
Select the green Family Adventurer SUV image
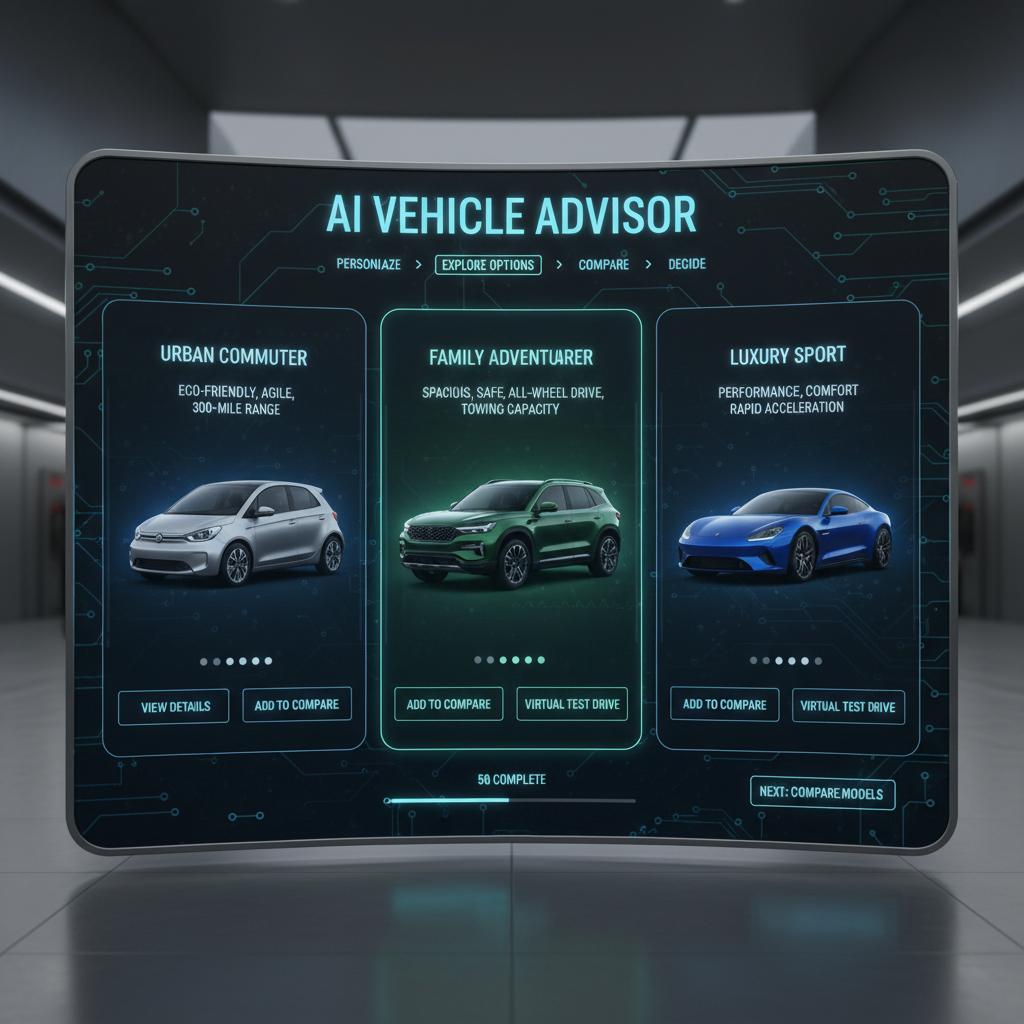coord(510,532)
